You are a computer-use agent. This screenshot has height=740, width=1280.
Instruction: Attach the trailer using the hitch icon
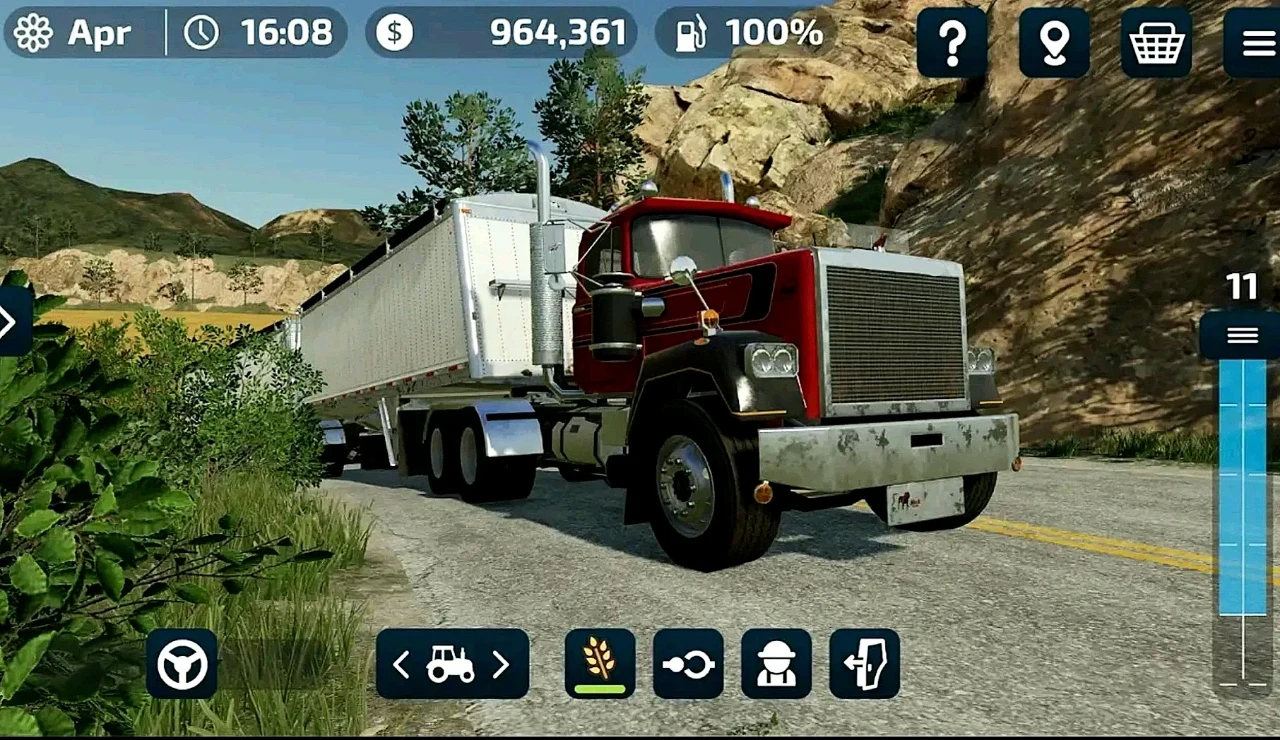click(688, 663)
